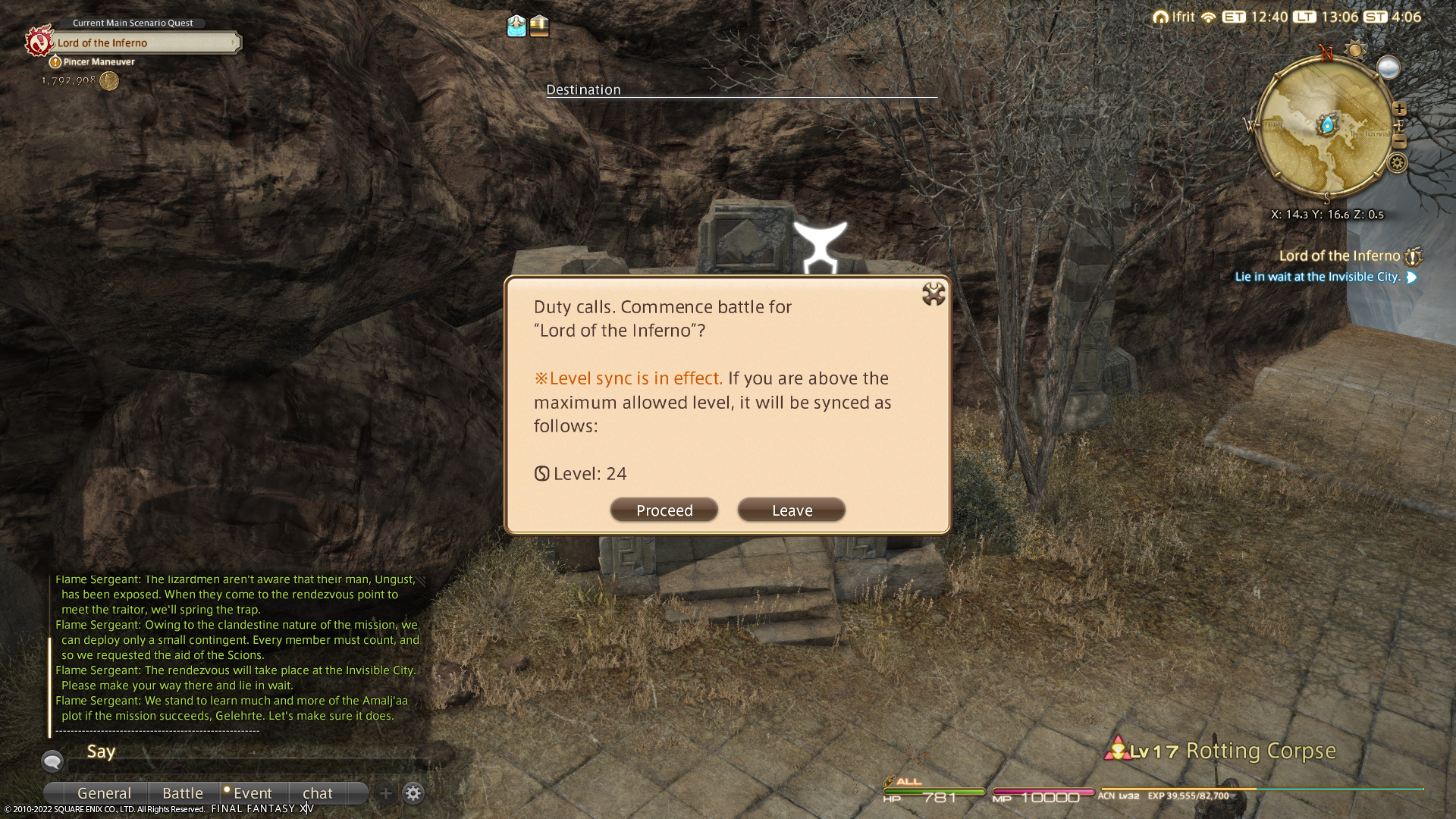This screenshot has width=1456, height=819.
Task: Close the duty confirmation dialog
Action: pyautogui.click(x=933, y=294)
